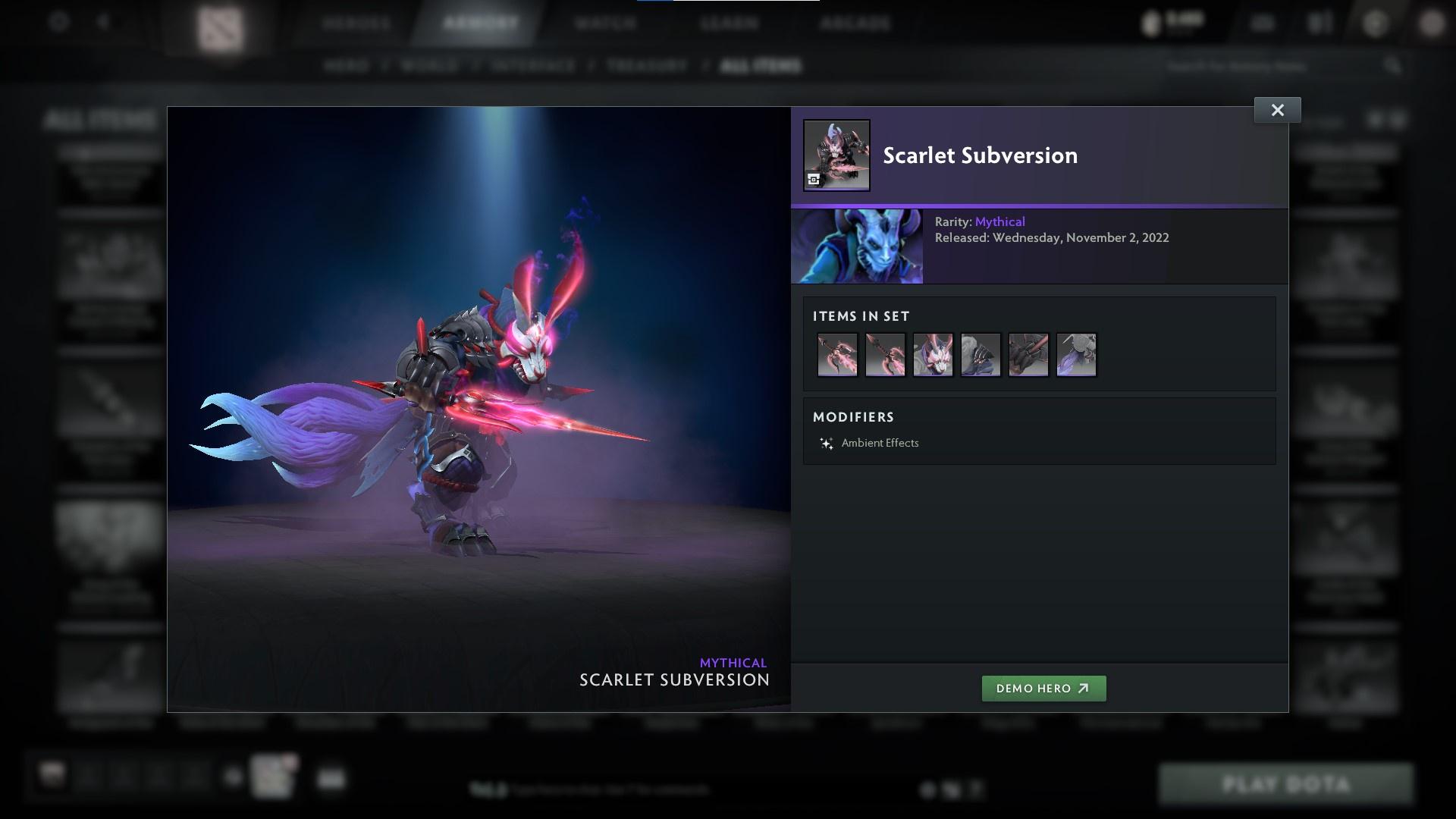
Task: Open the settings gear in the top-left
Action: [57, 23]
